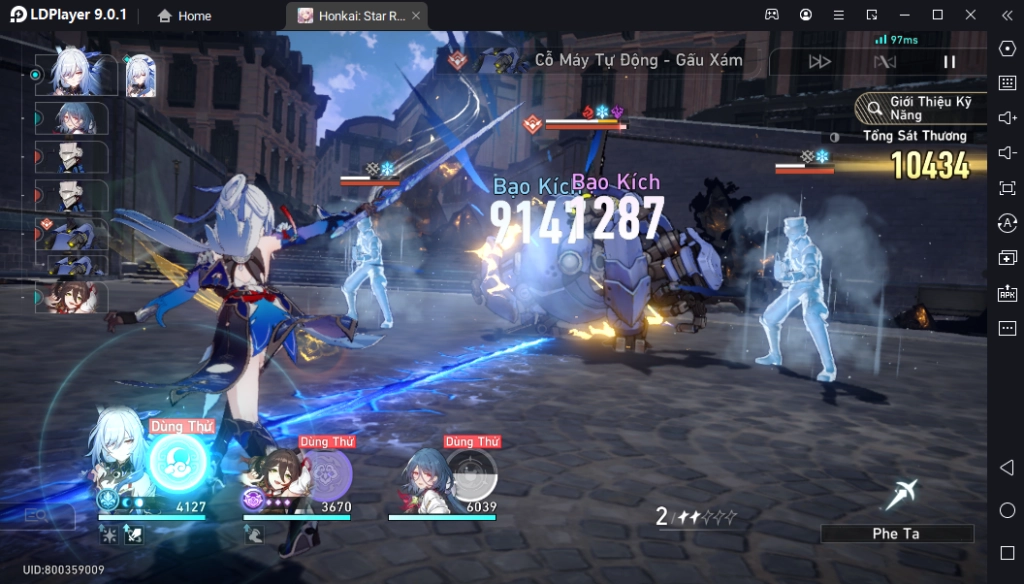
Task: Activate the blue-haired character's grey ultimate
Action: [472, 473]
